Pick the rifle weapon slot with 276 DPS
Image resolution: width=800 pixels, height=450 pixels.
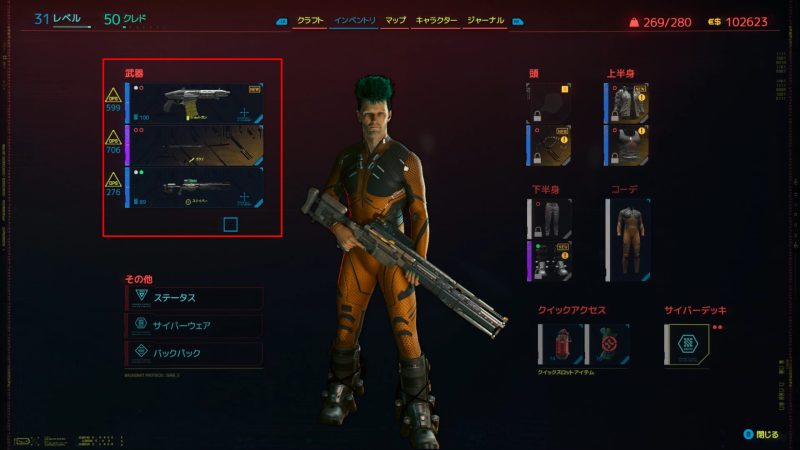[195, 187]
